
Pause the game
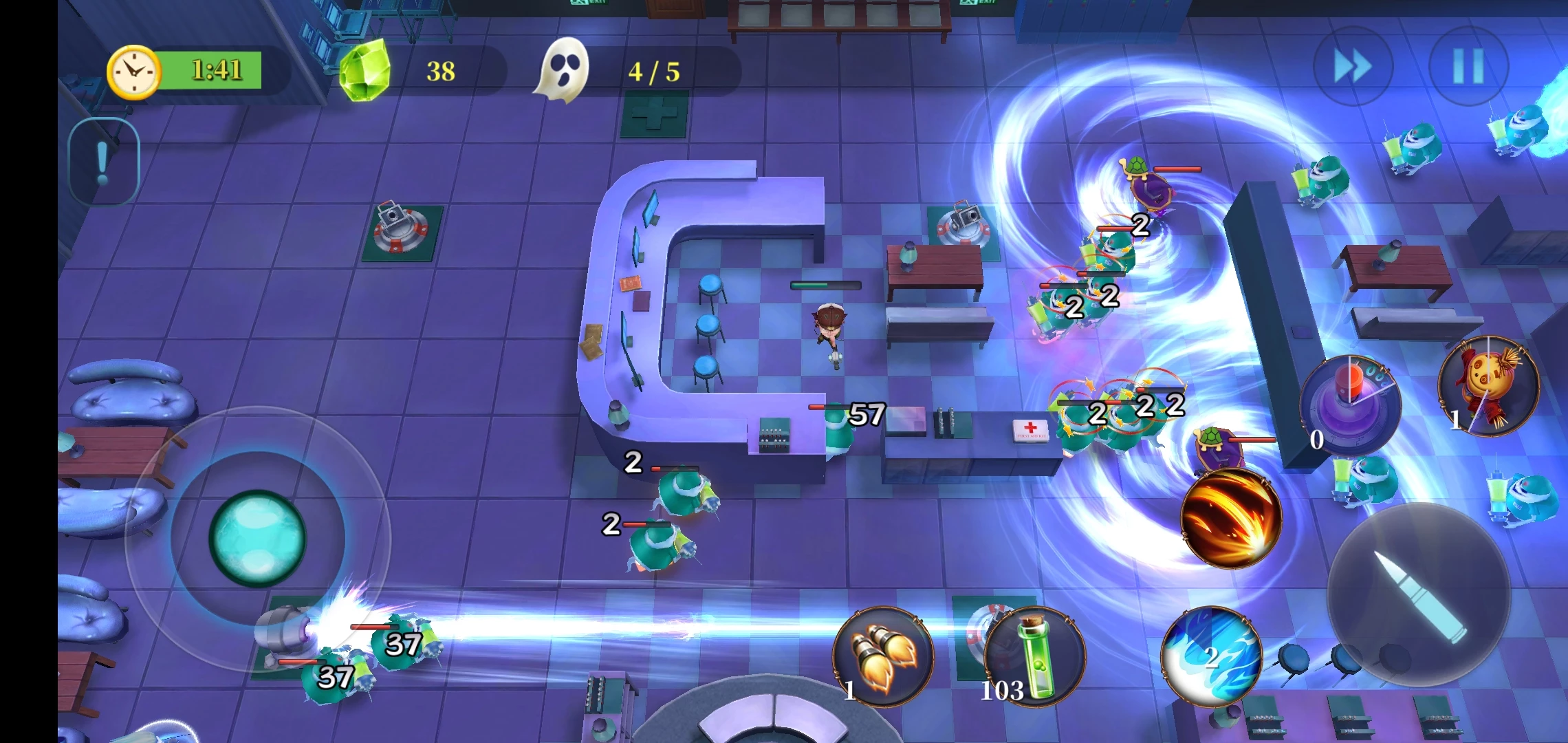1468,67
